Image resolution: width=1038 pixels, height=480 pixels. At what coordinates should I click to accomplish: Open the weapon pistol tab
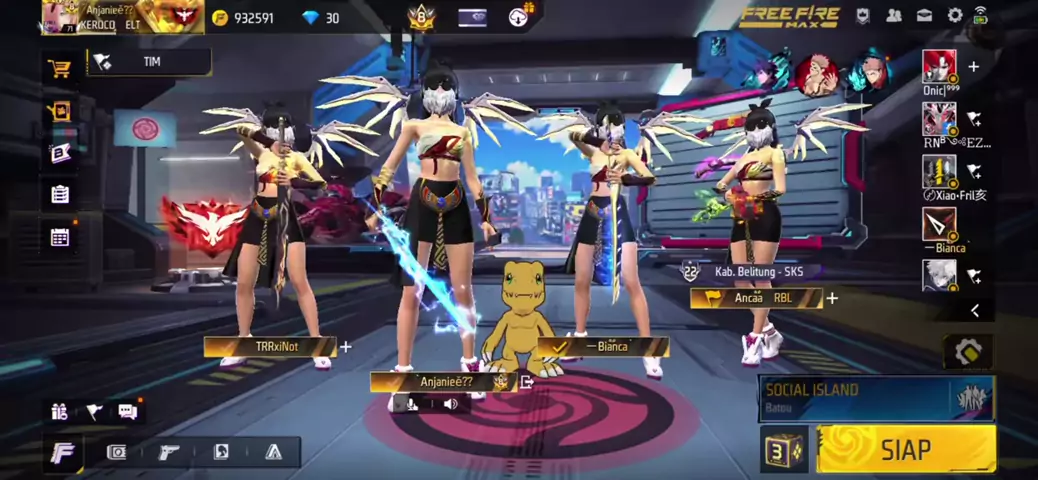(169, 452)
